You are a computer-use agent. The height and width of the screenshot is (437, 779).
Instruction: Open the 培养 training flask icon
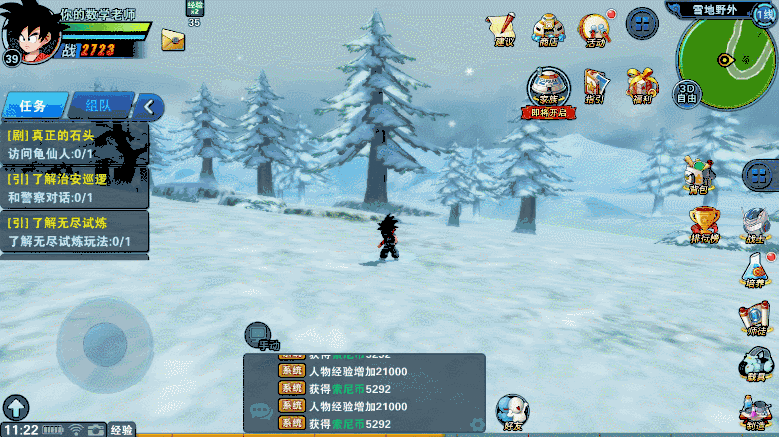point(754,270)
